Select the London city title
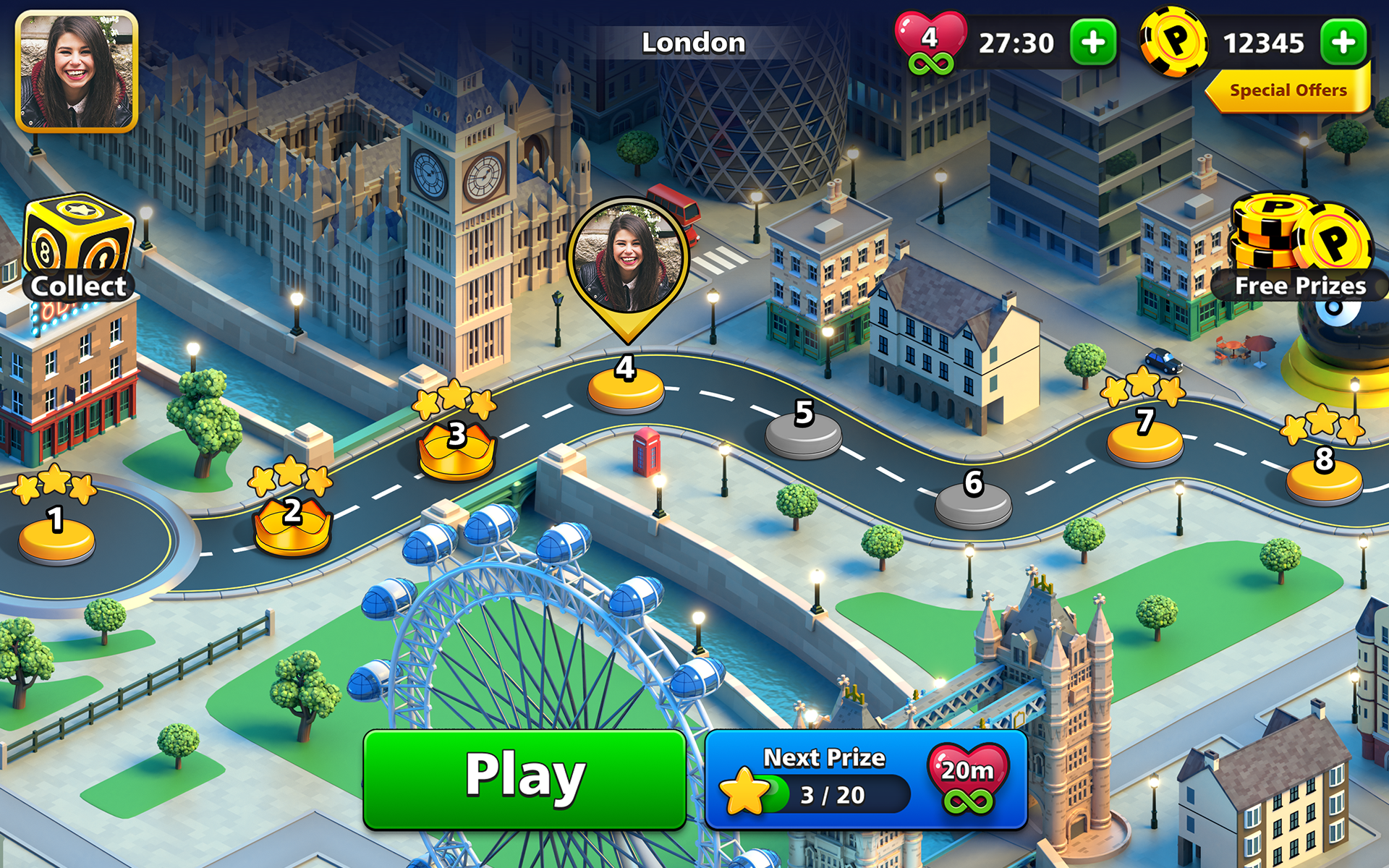 click(x=692, y=42)
